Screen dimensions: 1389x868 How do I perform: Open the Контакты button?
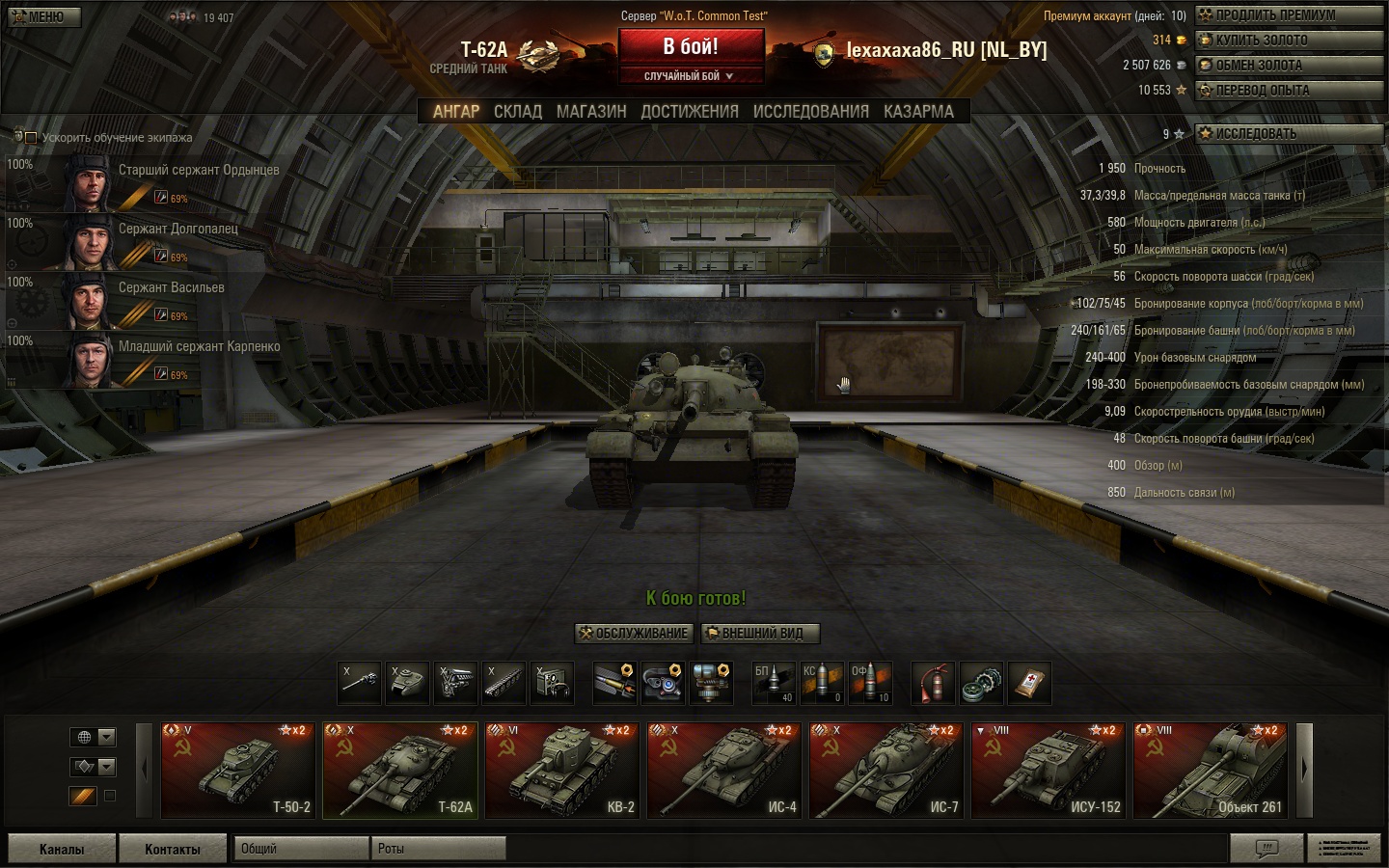[x=173, y=849]
